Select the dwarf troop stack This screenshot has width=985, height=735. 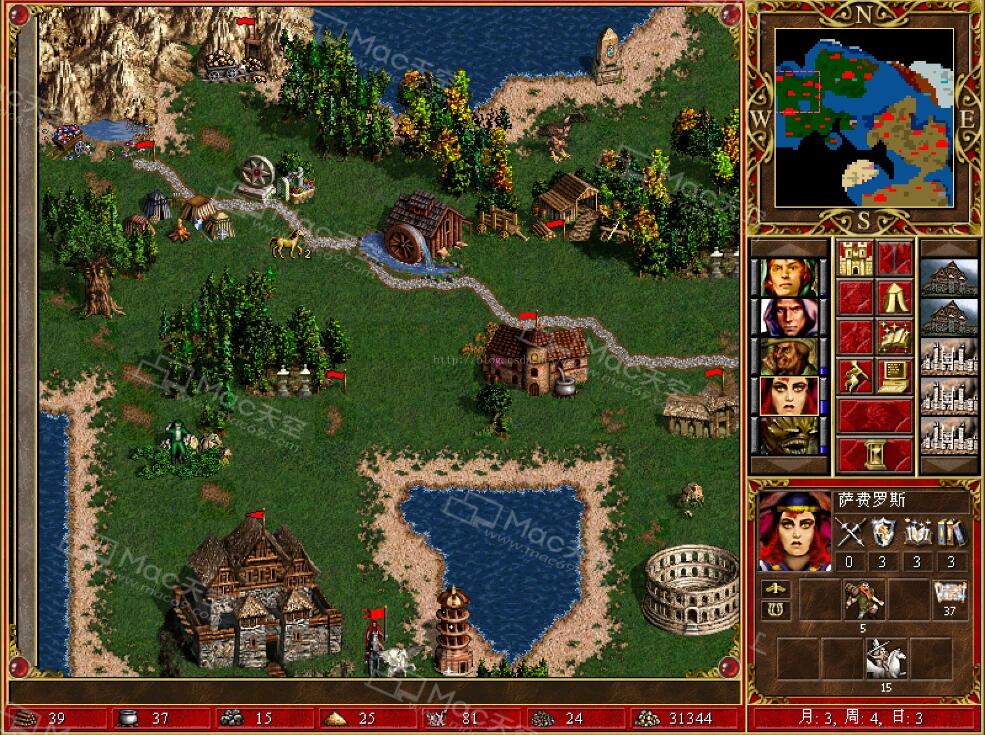click(862, 599)
